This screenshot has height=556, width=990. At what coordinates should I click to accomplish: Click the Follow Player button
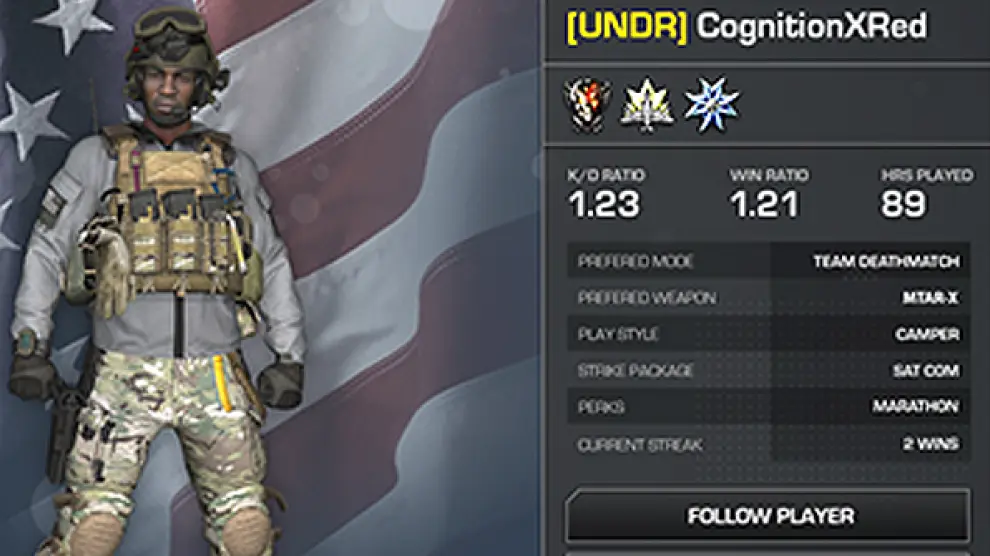768,516
